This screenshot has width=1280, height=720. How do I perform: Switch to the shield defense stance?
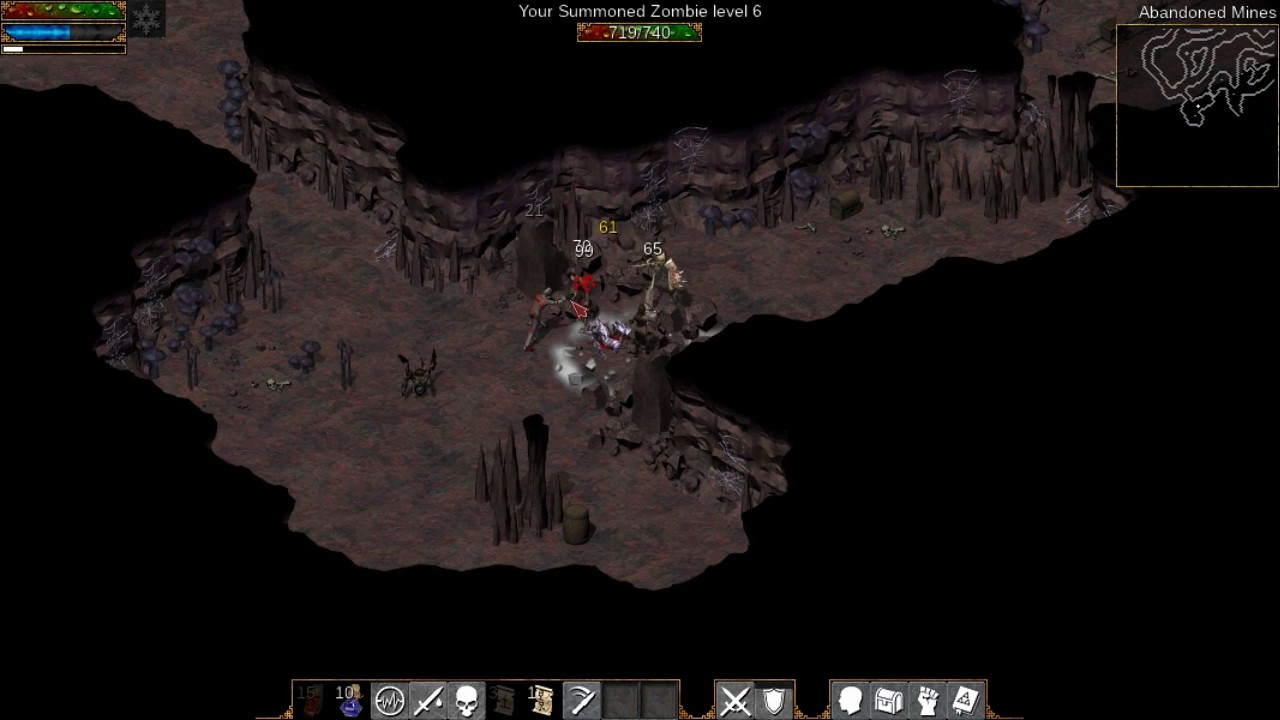[x=774, y=700]
